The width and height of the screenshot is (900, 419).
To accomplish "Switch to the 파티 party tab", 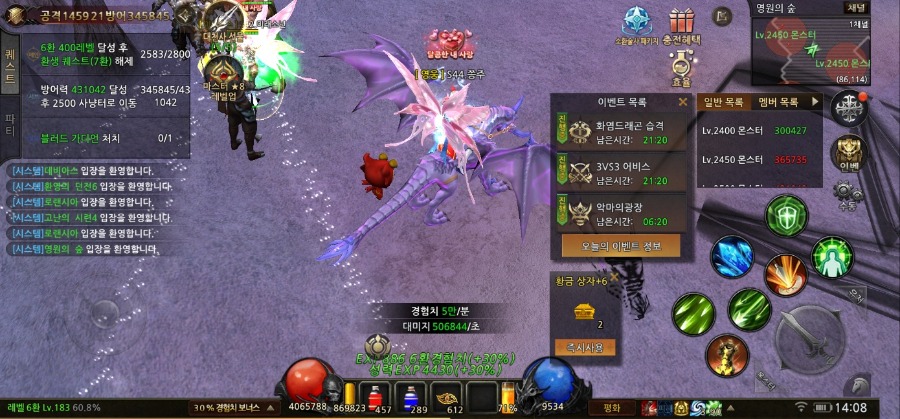I will [x=10, y=125].
